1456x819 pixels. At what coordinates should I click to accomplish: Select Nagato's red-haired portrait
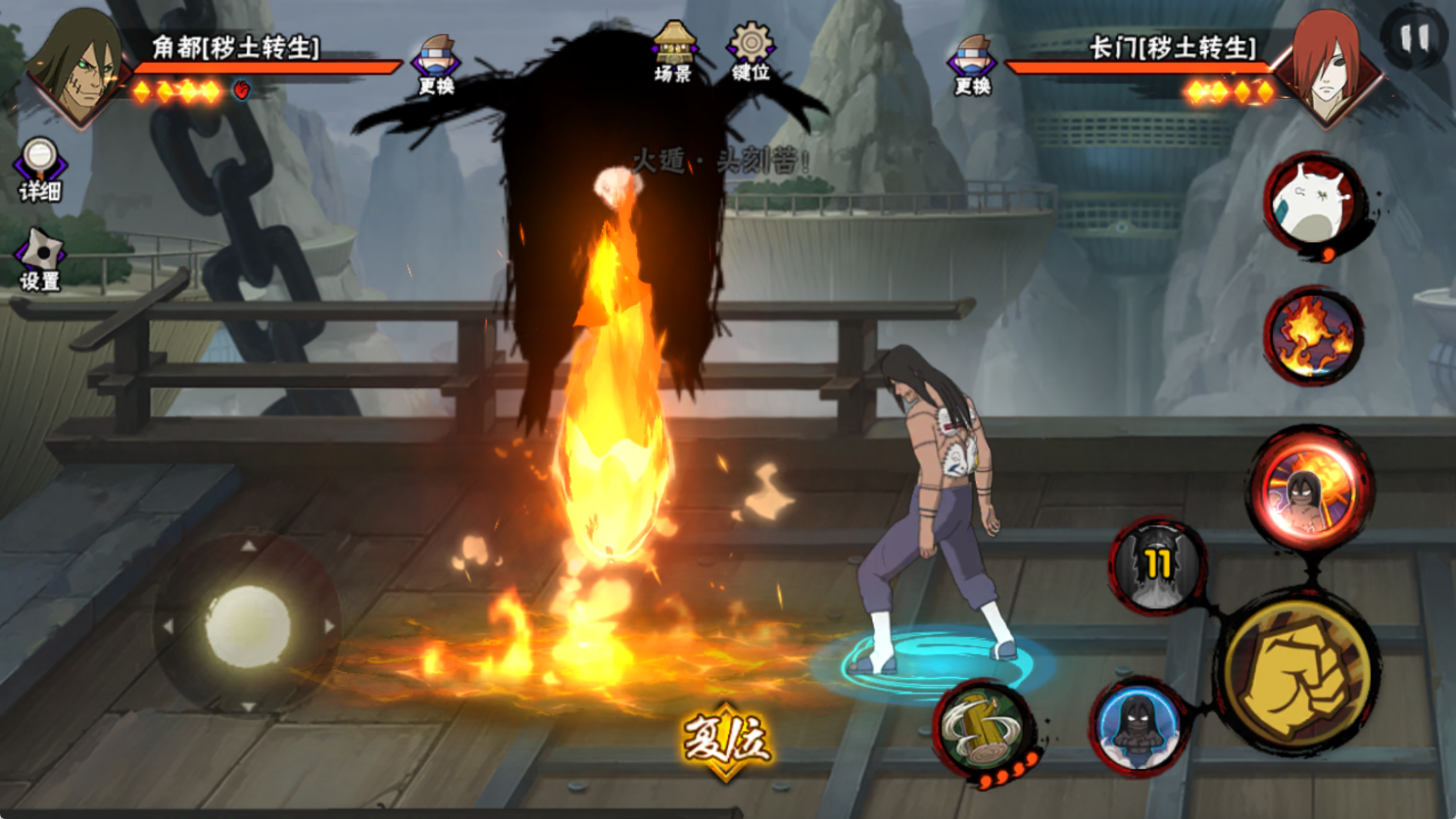point(1327,68)
